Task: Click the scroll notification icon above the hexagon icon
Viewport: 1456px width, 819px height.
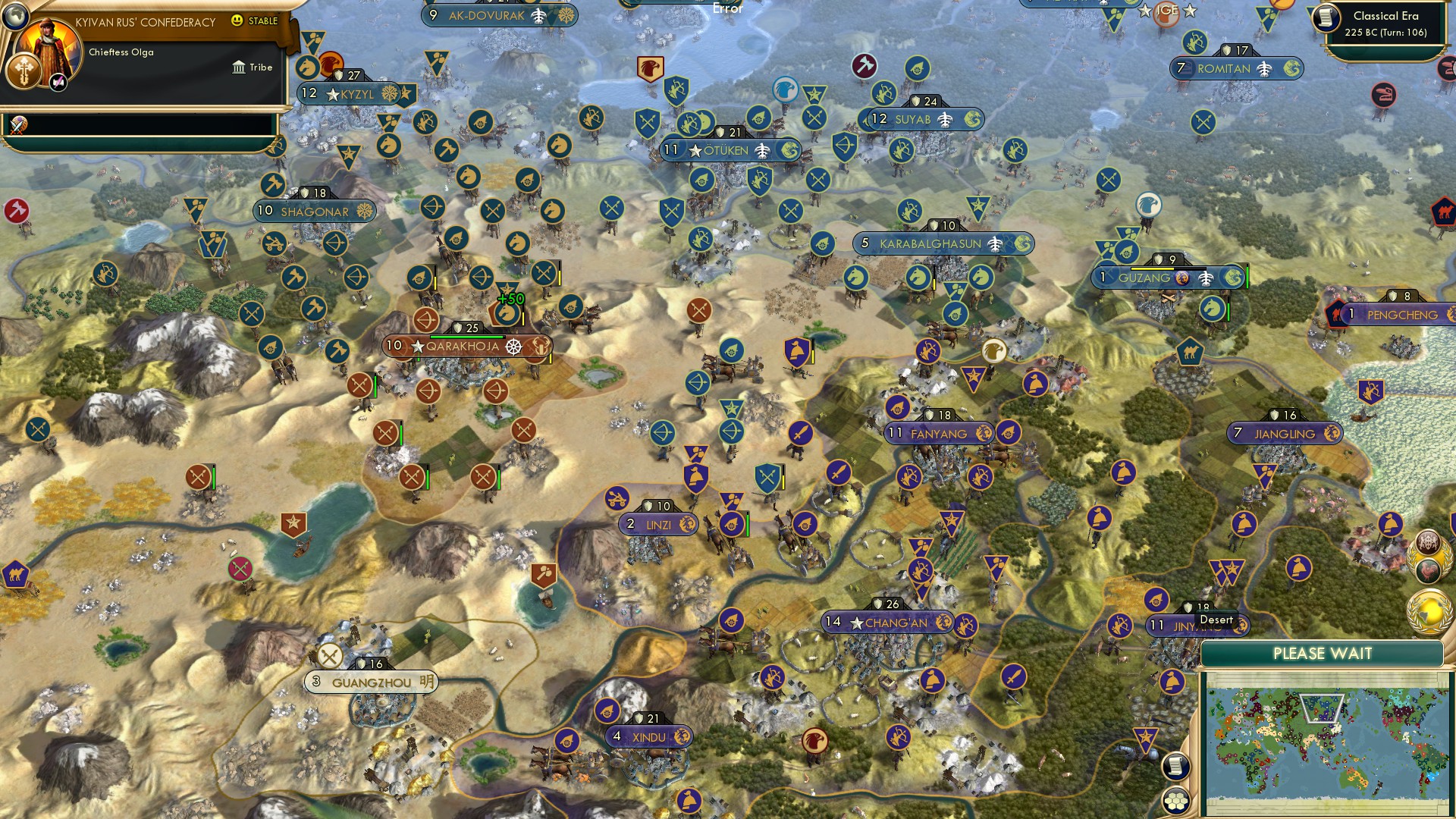Action: pos(1175,767)
